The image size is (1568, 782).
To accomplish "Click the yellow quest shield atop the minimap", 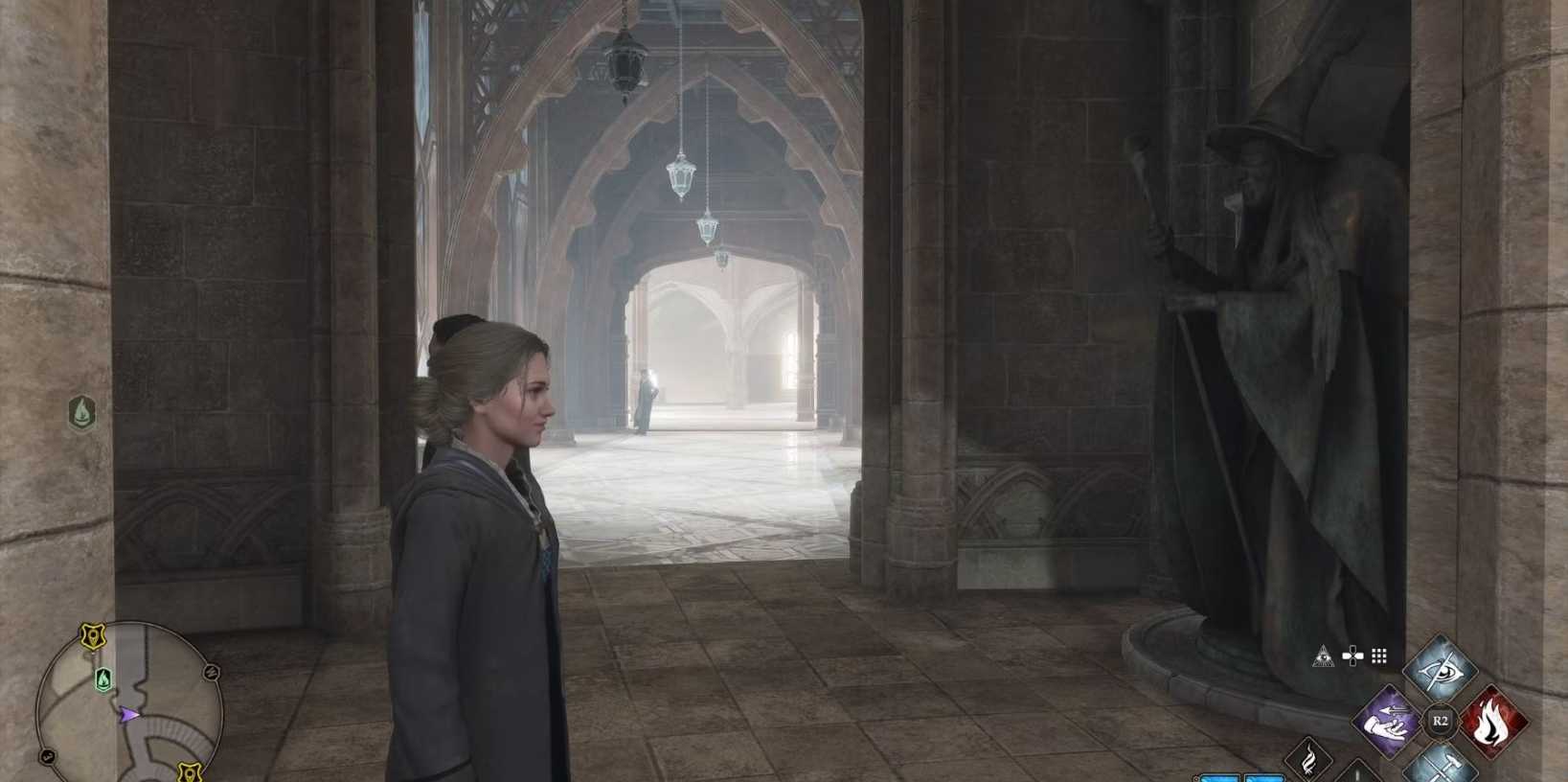I will [x=93, y=636].
